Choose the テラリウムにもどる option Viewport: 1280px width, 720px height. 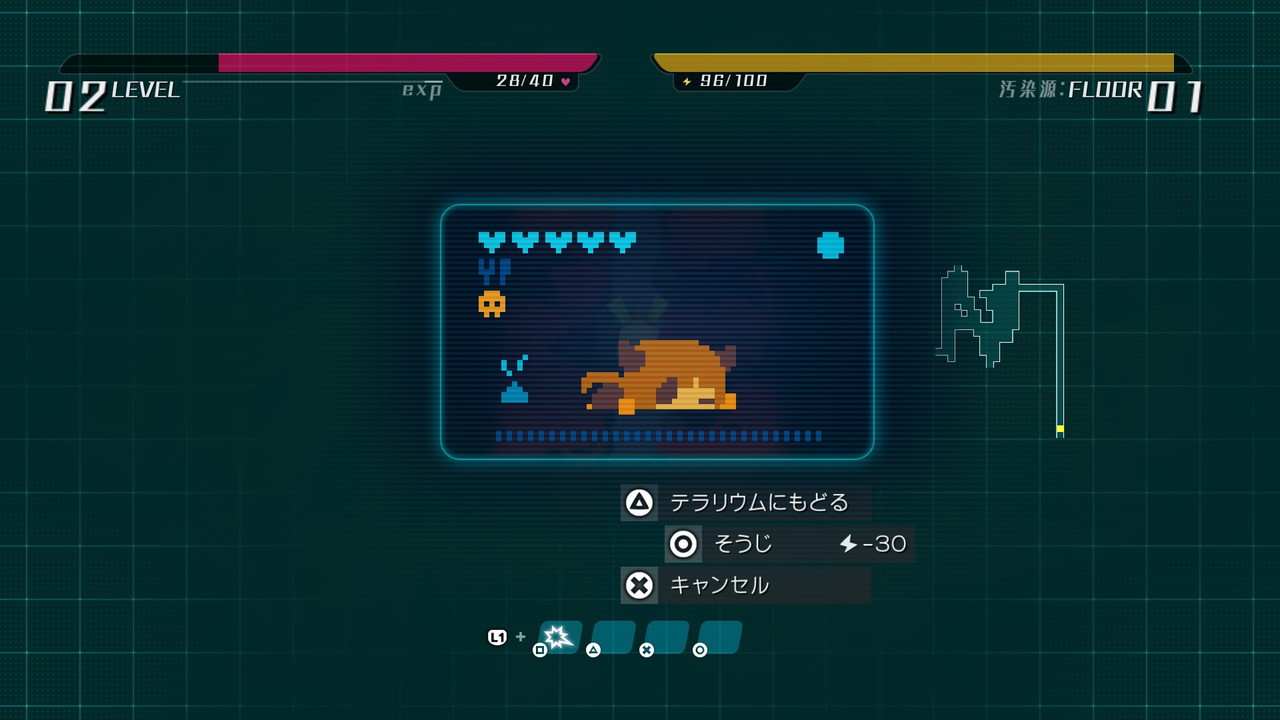pos(746,502)
